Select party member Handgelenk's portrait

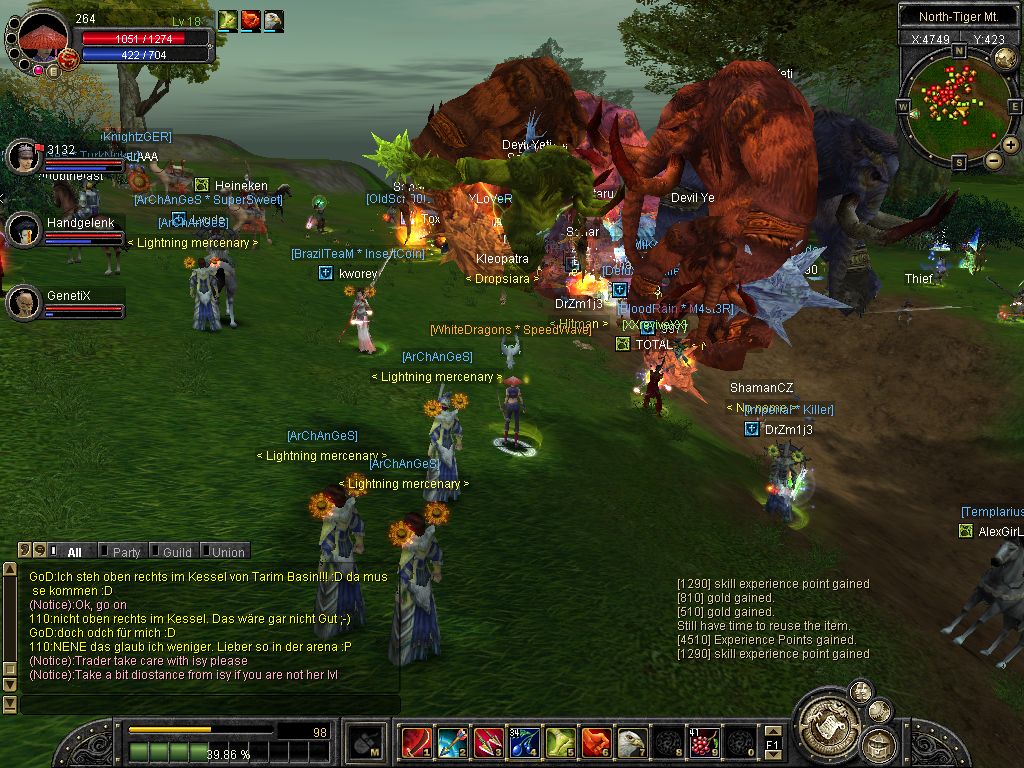point(23,229)
